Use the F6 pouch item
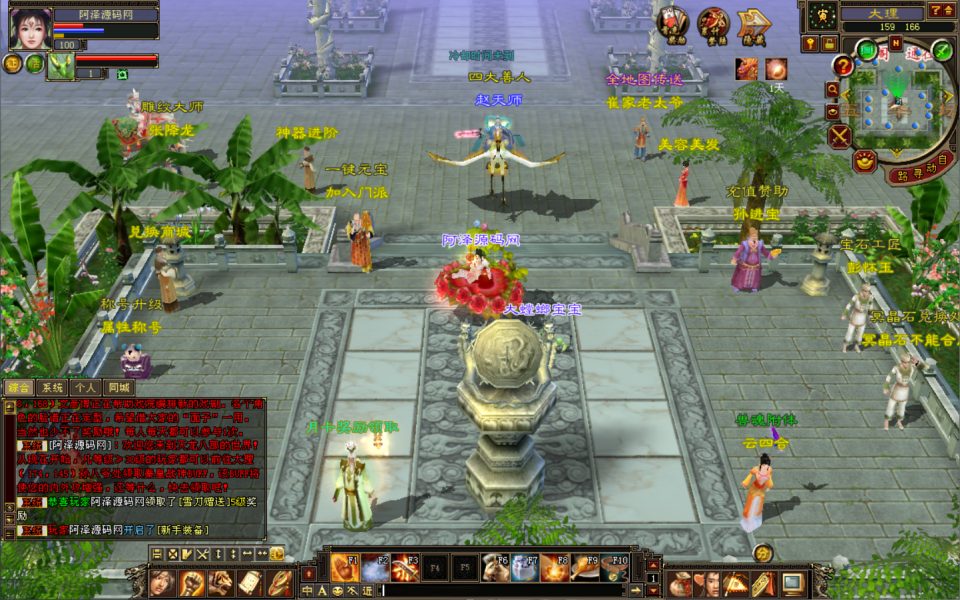Viewport: 960px width, 600px height. 495,567
